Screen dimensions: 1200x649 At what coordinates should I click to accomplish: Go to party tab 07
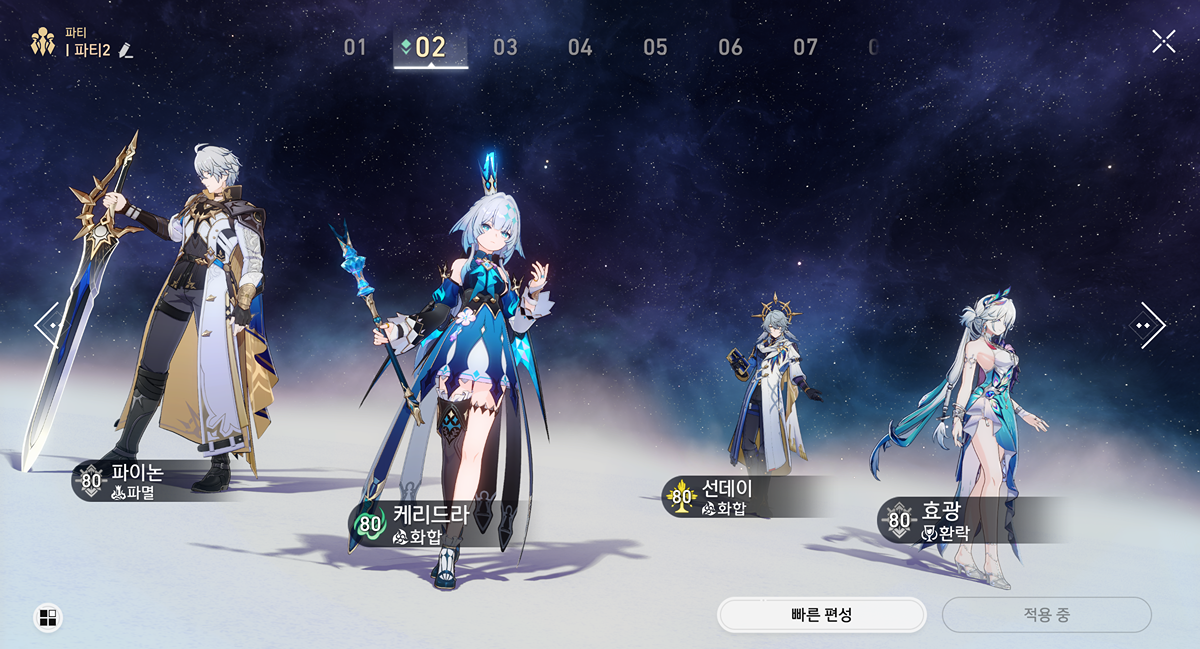805,47
